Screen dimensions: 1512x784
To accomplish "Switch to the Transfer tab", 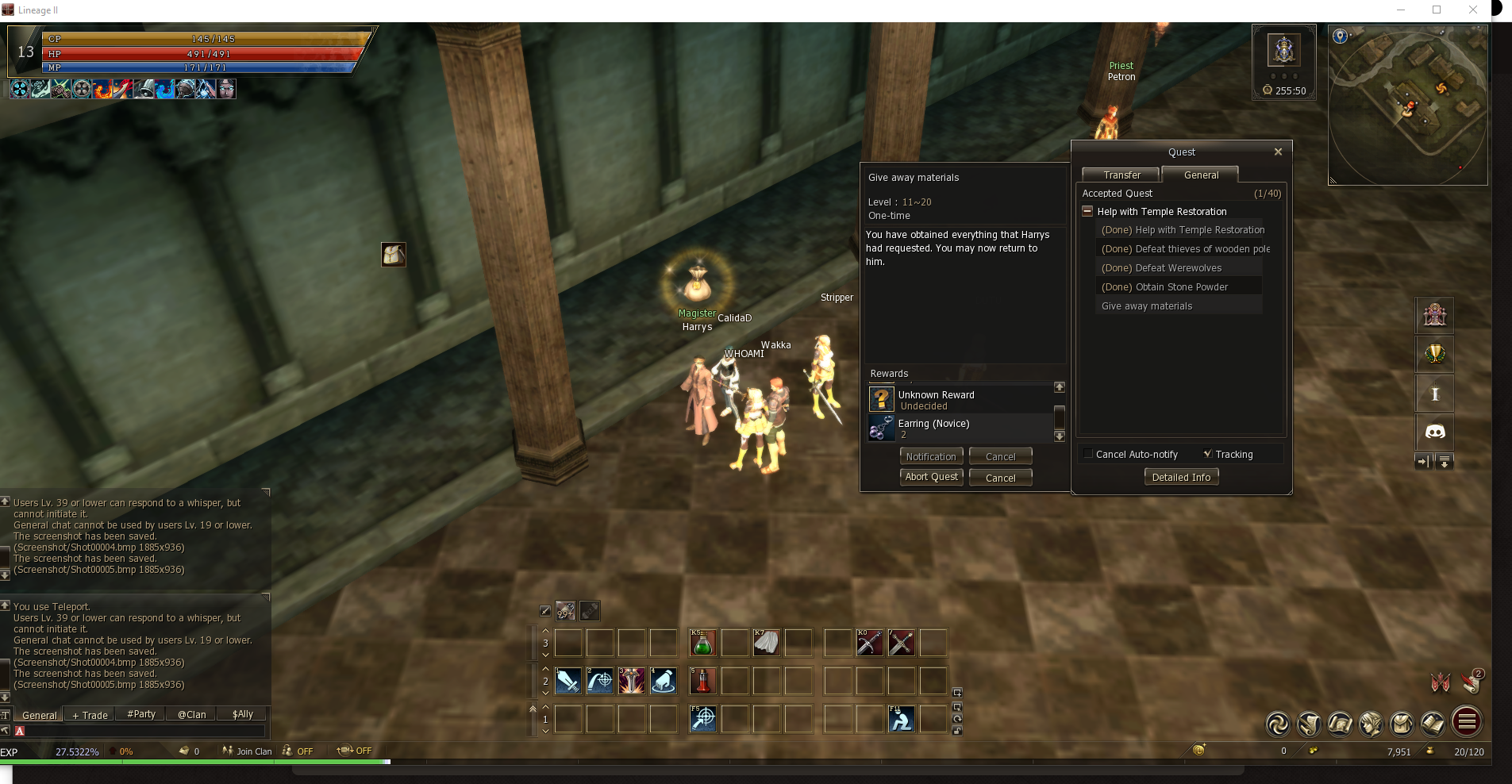I will pos(1121,175).
